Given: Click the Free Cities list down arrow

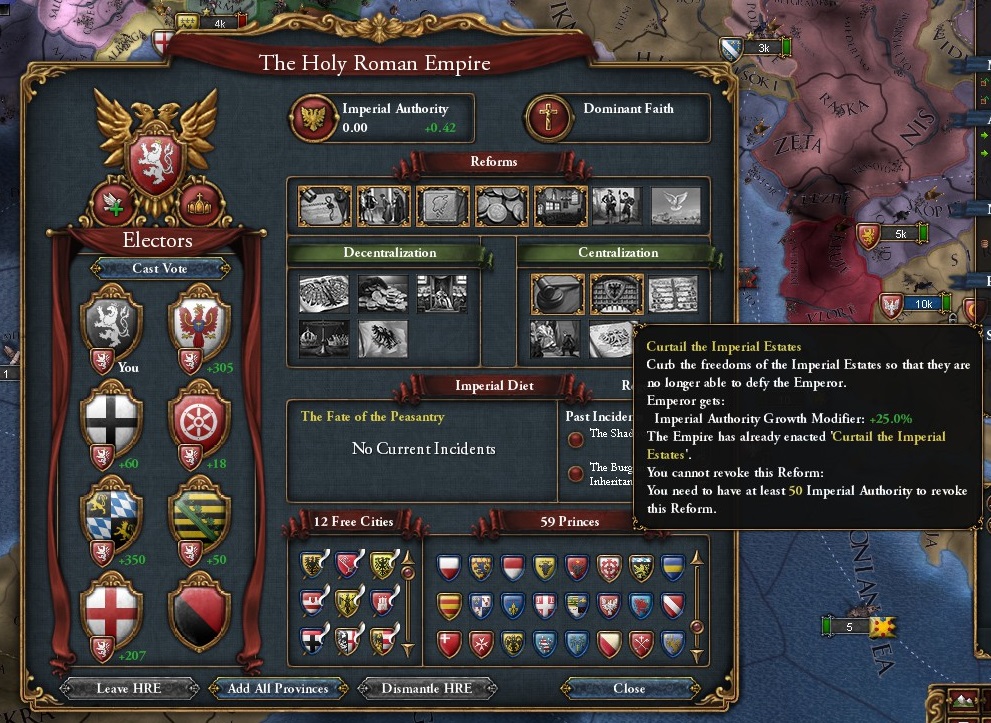Looking at the screenshot, I should point(408,649).
